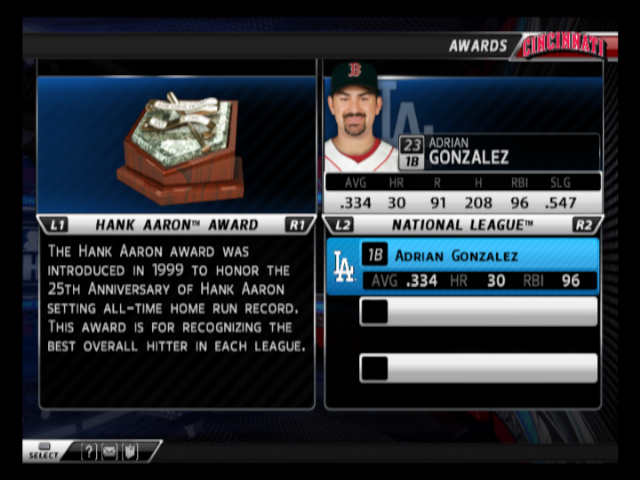
Task: Open the envelope mail icon
Action: 108,453
